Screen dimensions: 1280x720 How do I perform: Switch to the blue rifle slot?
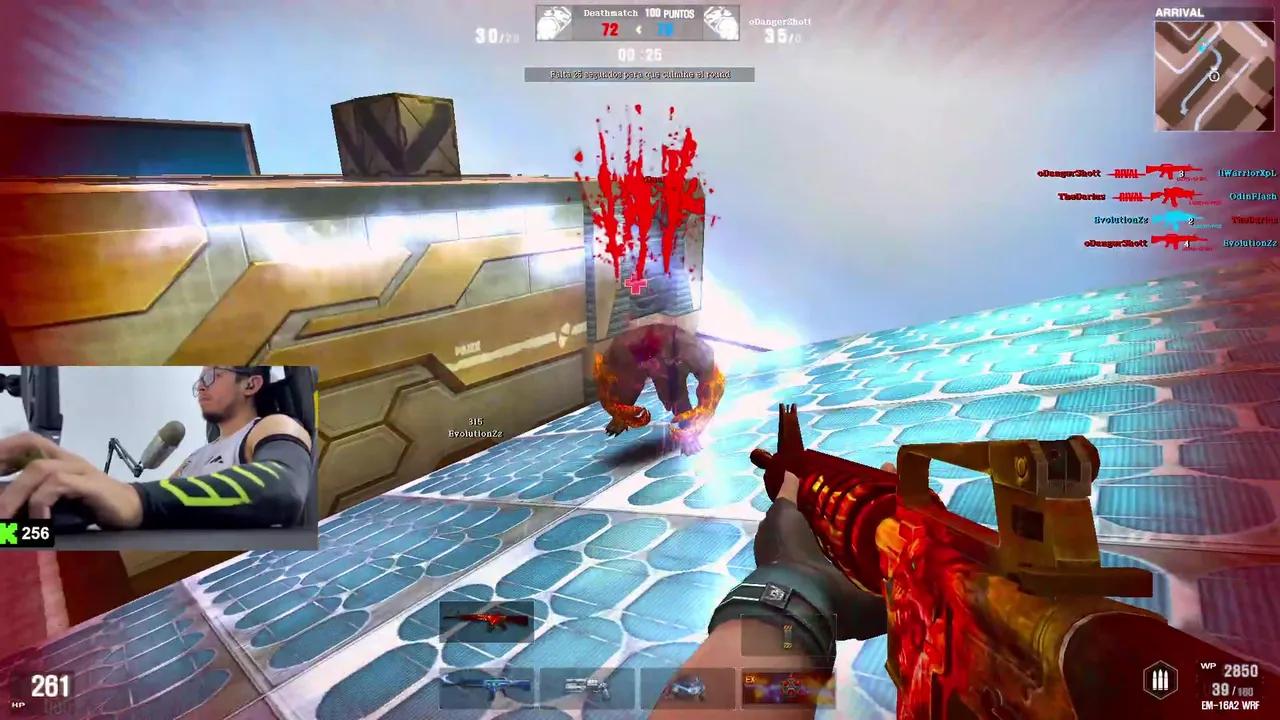coord(487,687)
